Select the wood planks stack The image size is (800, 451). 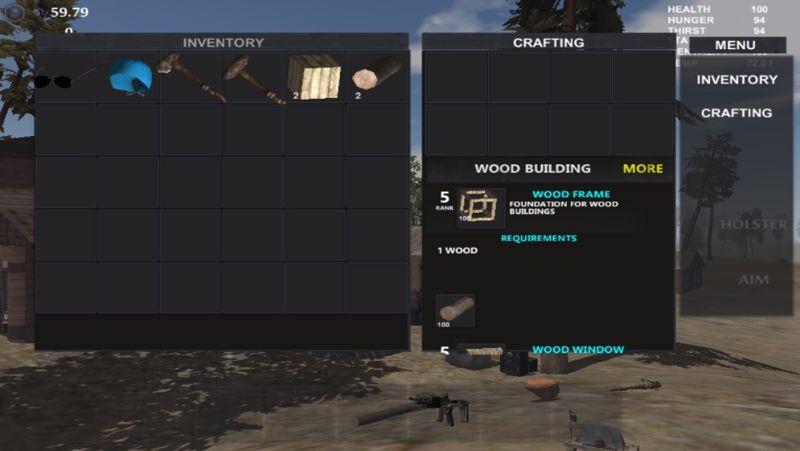(314, 77)
